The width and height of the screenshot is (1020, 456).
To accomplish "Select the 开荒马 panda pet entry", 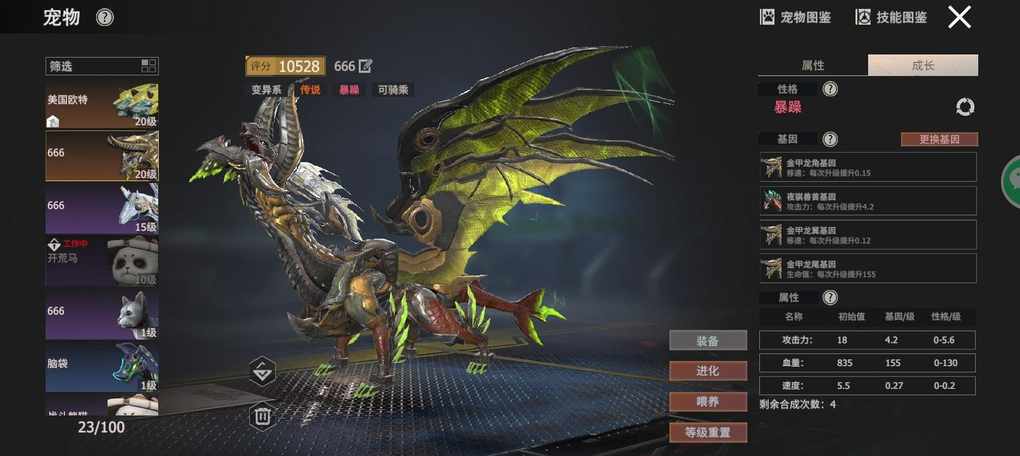I will (101, 261).
